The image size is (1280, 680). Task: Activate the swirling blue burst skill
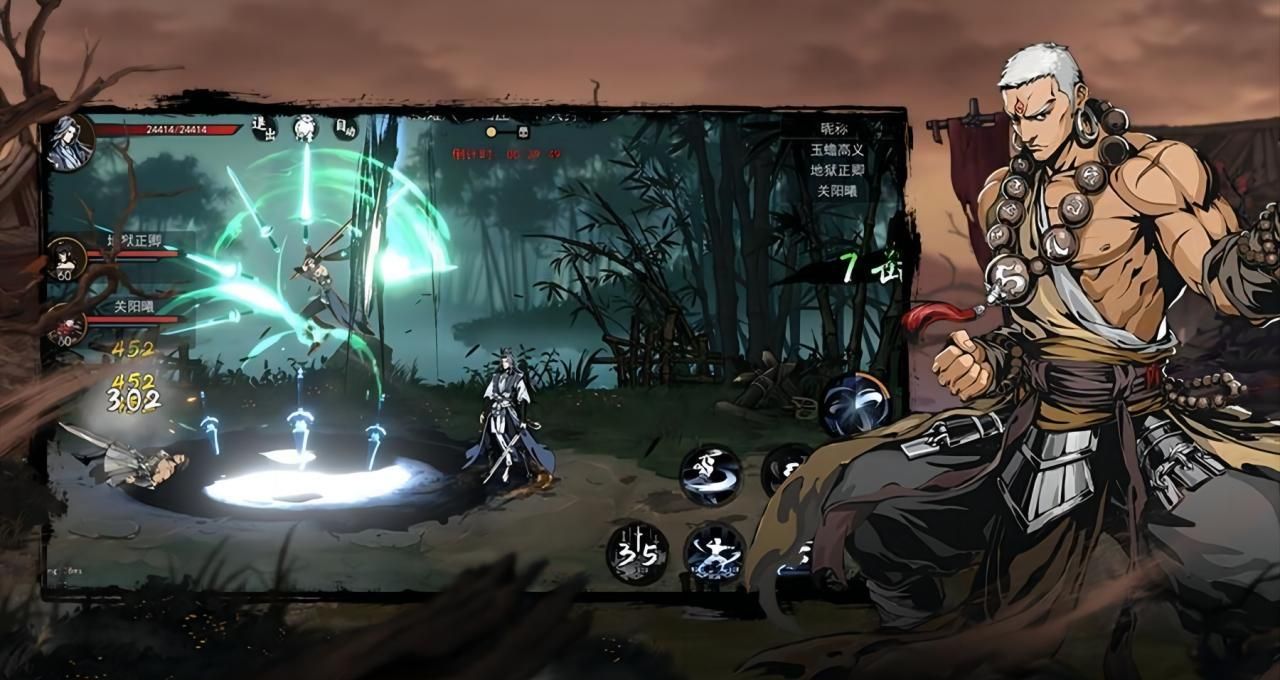(855, 404)
